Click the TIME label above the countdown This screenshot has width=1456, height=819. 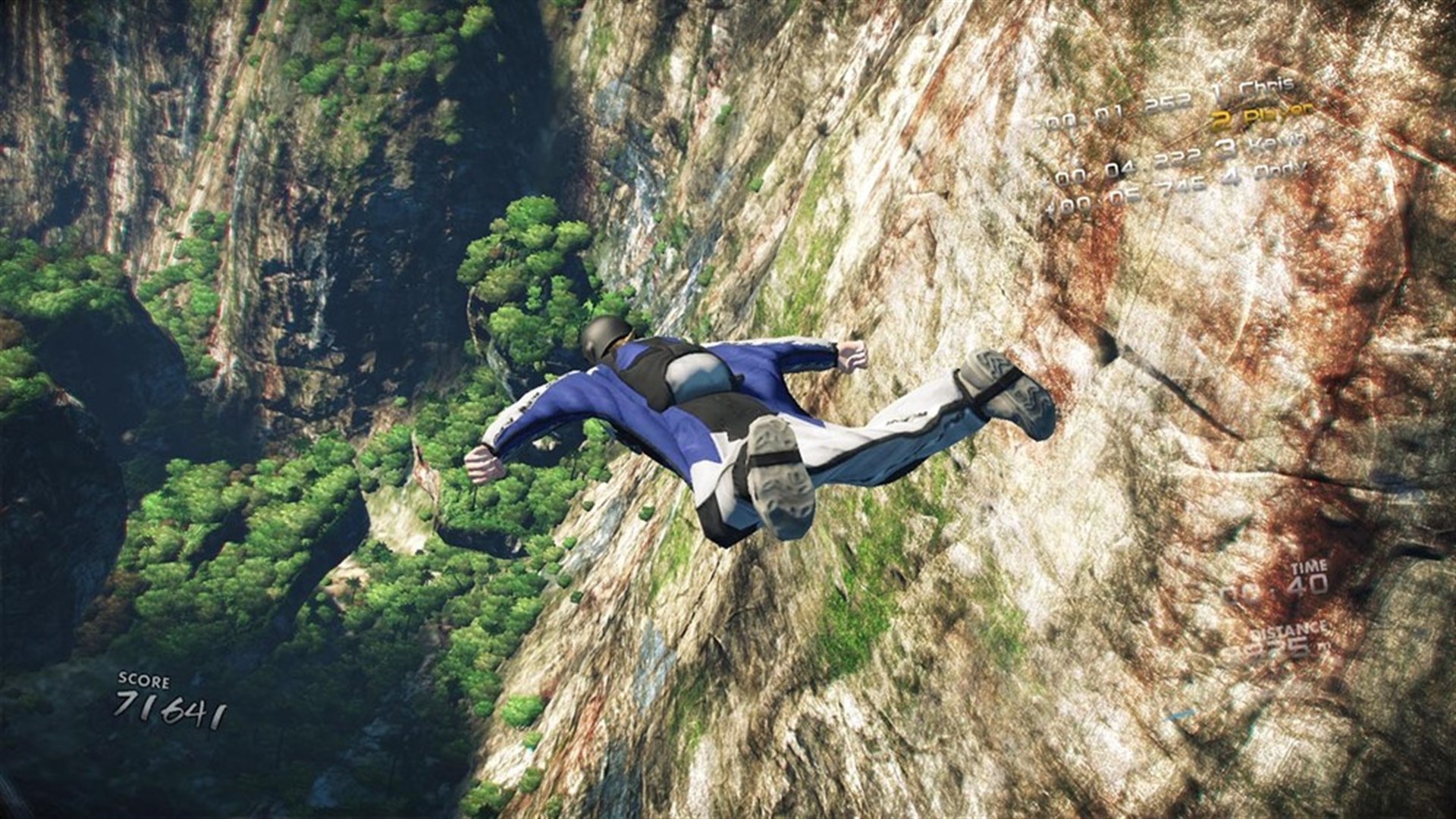1310,567
